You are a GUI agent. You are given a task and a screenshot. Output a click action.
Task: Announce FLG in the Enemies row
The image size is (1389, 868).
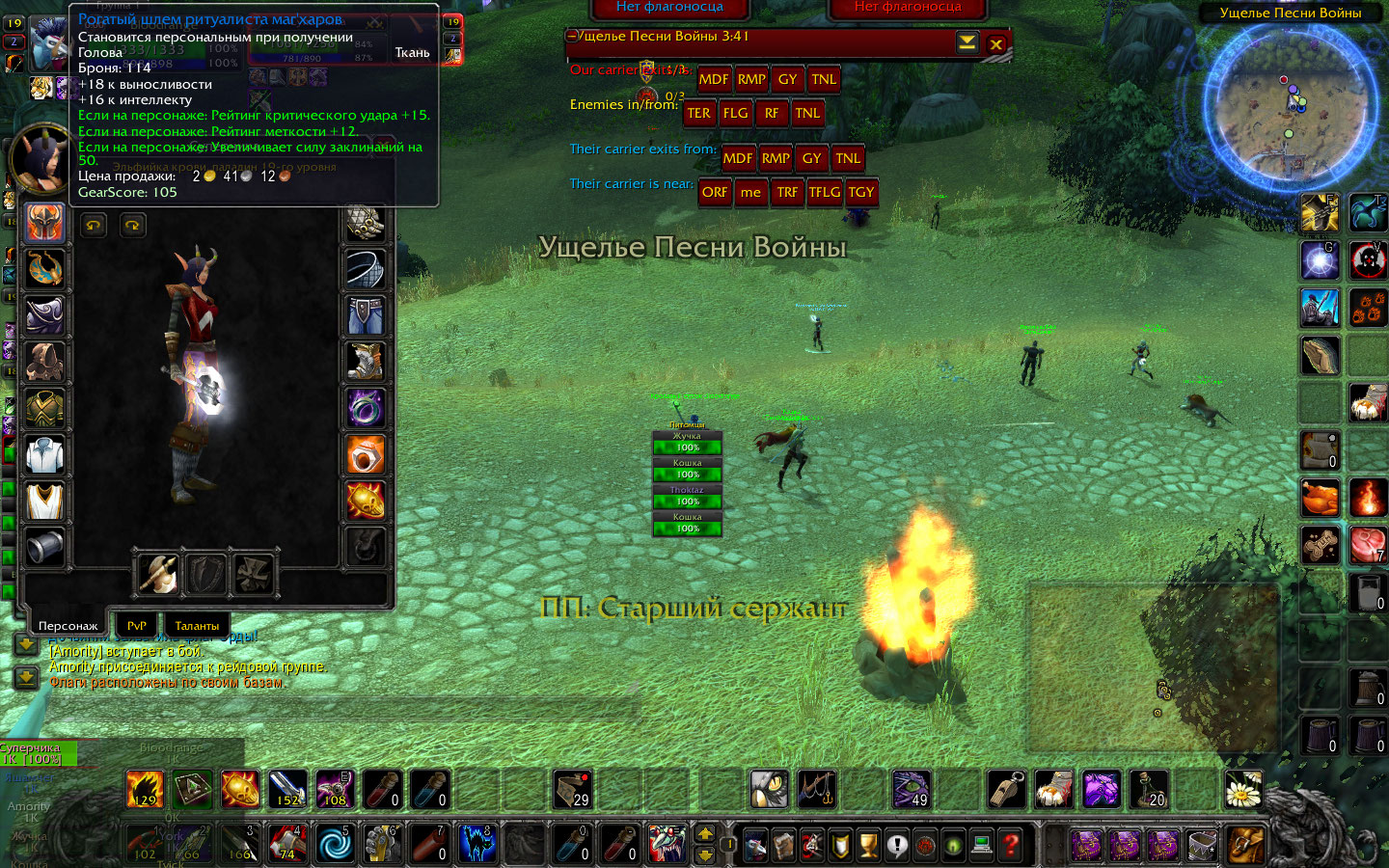(x=735, y=113)
